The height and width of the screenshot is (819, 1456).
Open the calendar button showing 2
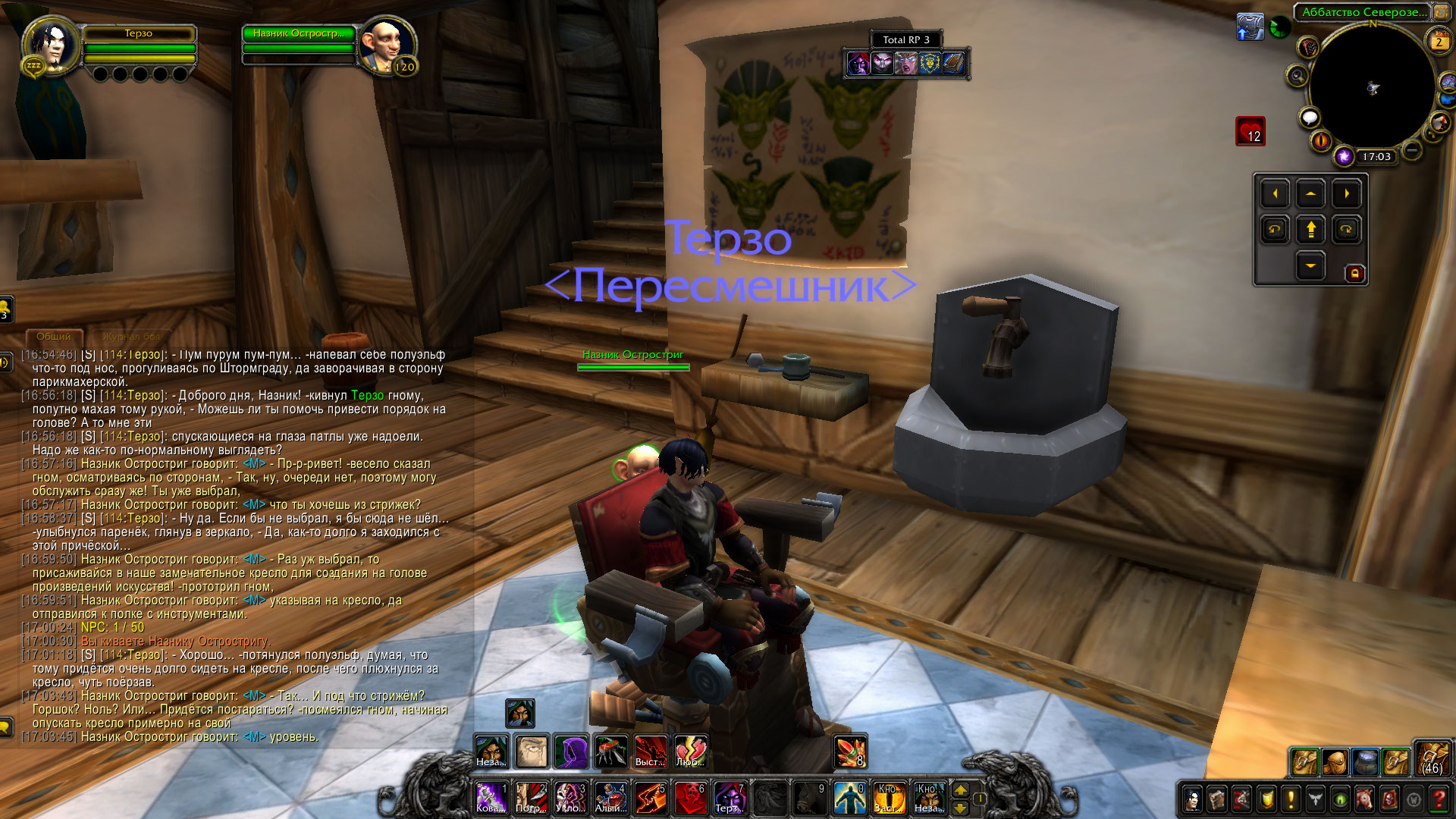click(x=1438, y=42)
